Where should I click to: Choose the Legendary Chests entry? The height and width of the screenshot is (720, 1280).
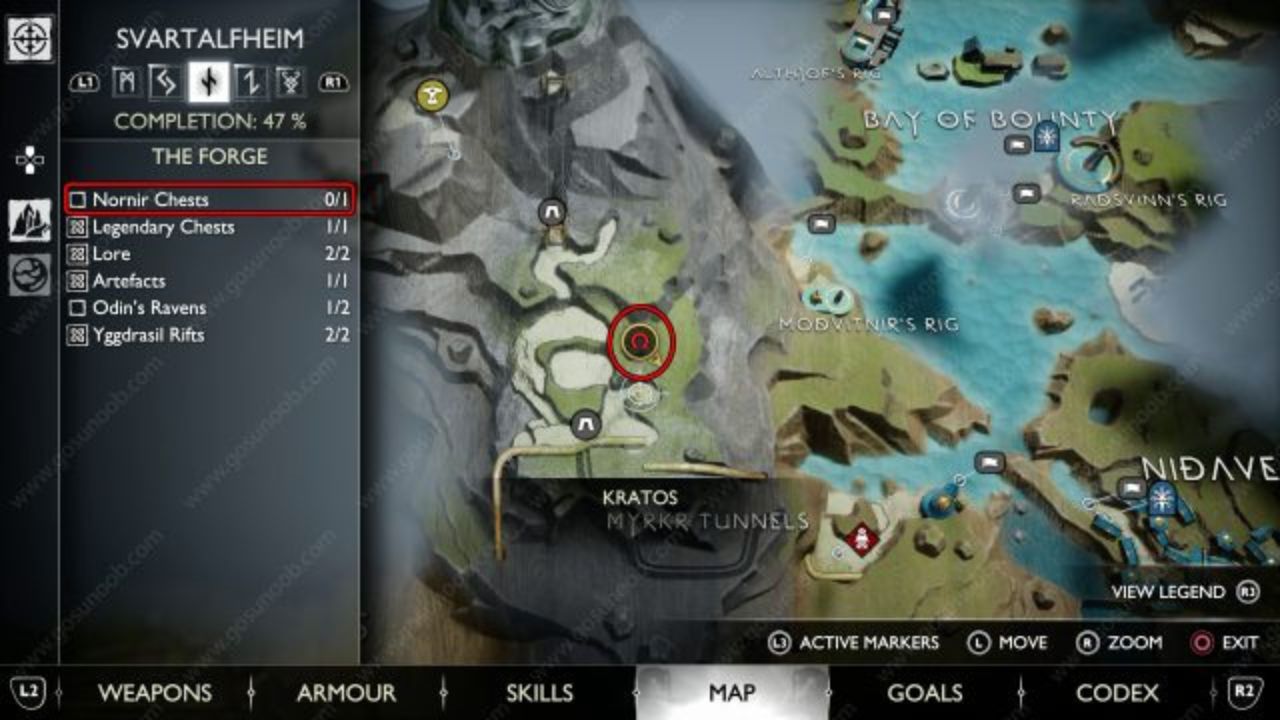[x=208, y=227]
